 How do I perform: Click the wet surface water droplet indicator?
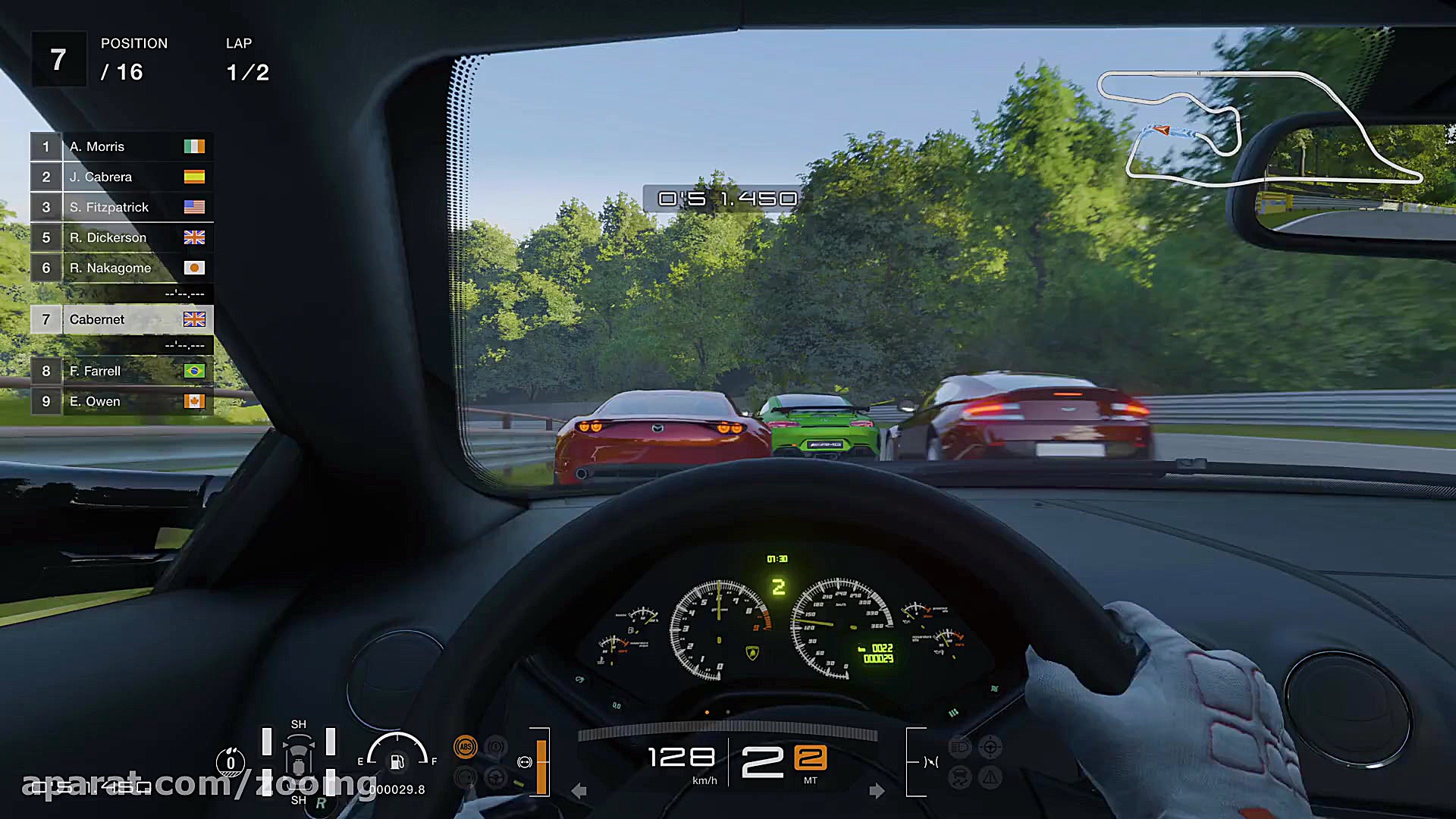coord(231,762)
